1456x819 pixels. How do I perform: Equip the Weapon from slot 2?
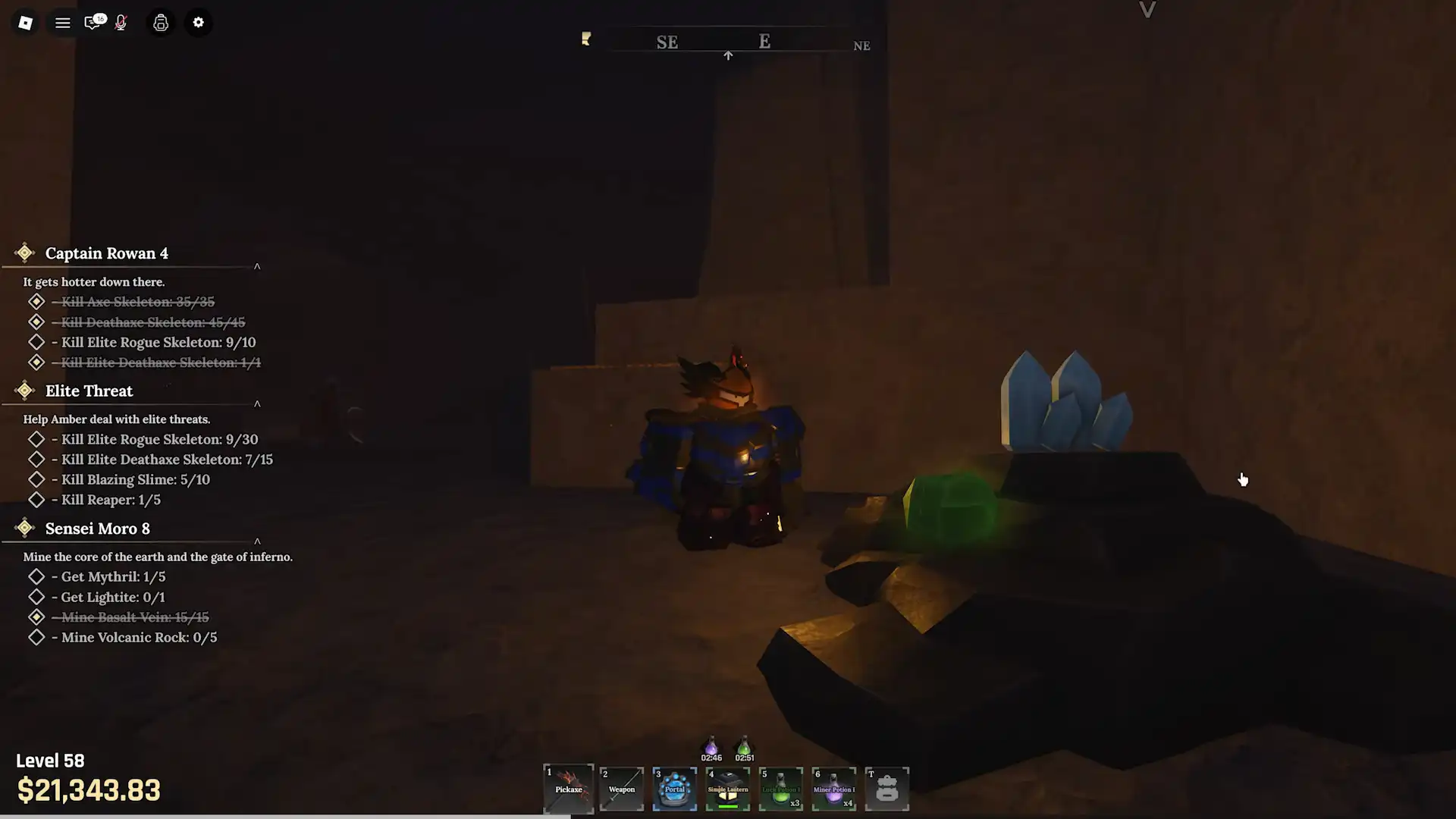click(621, 789)
